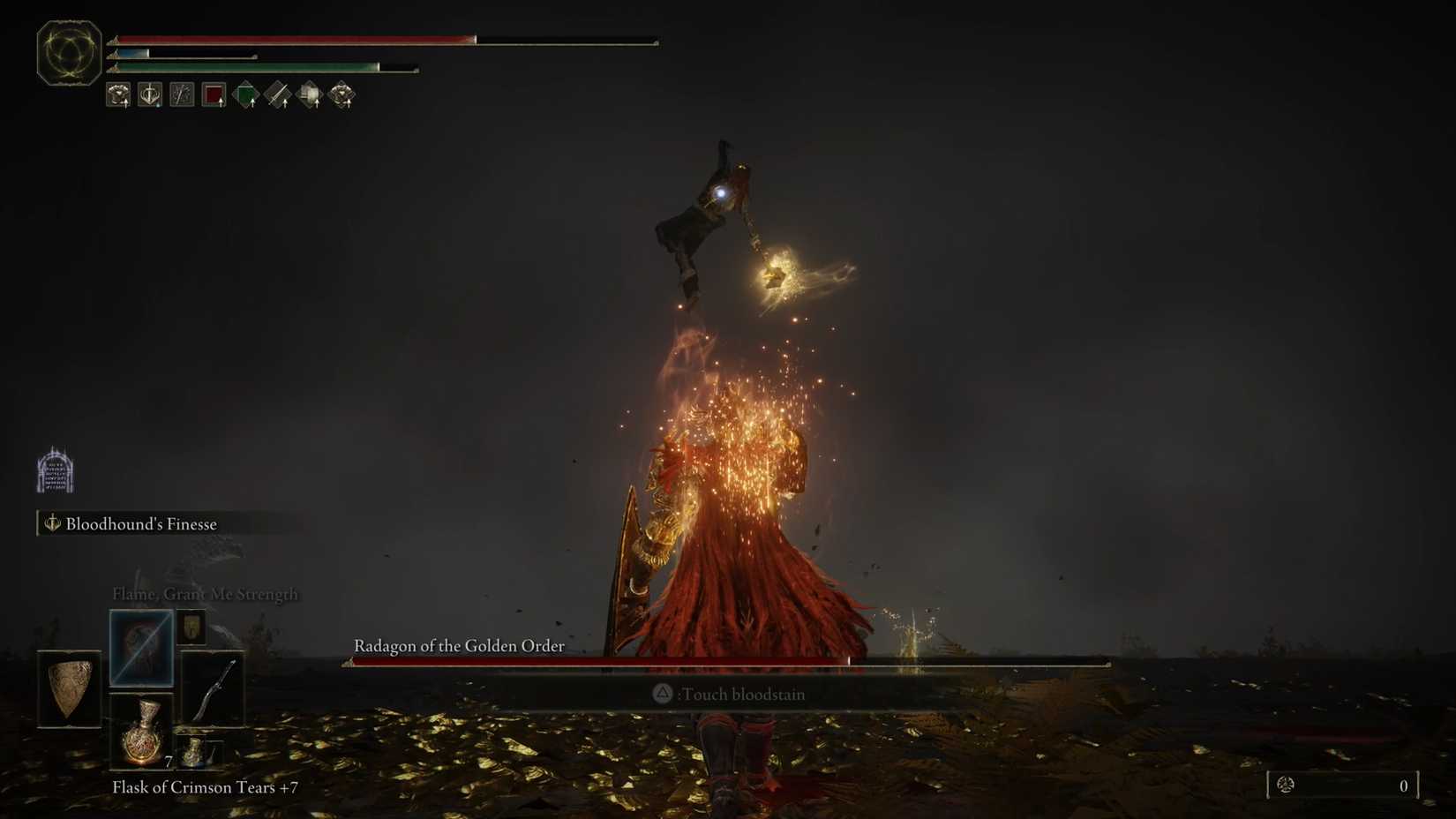Click the shield in the left-hand equipment slot
The width and height of the screenshot is (1456, 819).
pyautogui.click(x=70, y=687)
